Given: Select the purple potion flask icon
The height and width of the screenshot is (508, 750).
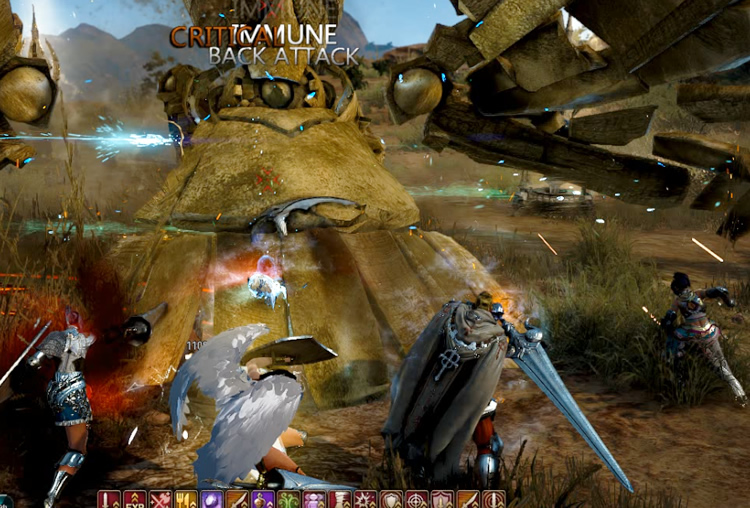Looking at the screenshot, I should click(x=260, y=499).
